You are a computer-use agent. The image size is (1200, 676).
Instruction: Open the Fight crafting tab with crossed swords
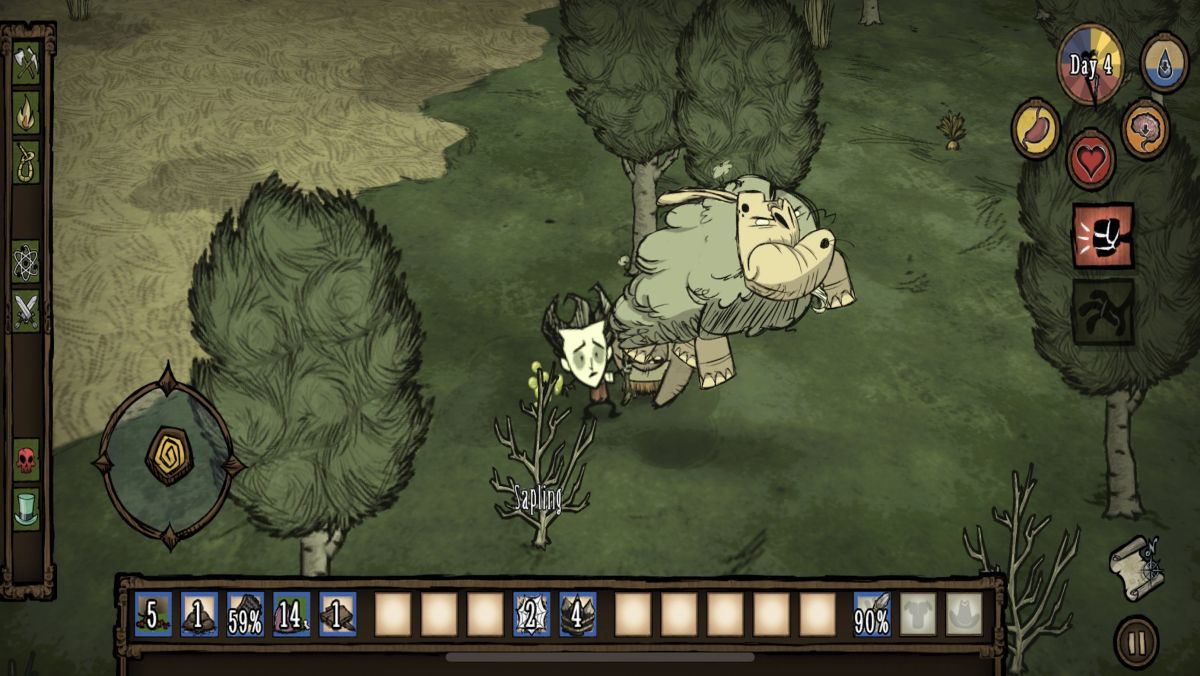(26, 310)
